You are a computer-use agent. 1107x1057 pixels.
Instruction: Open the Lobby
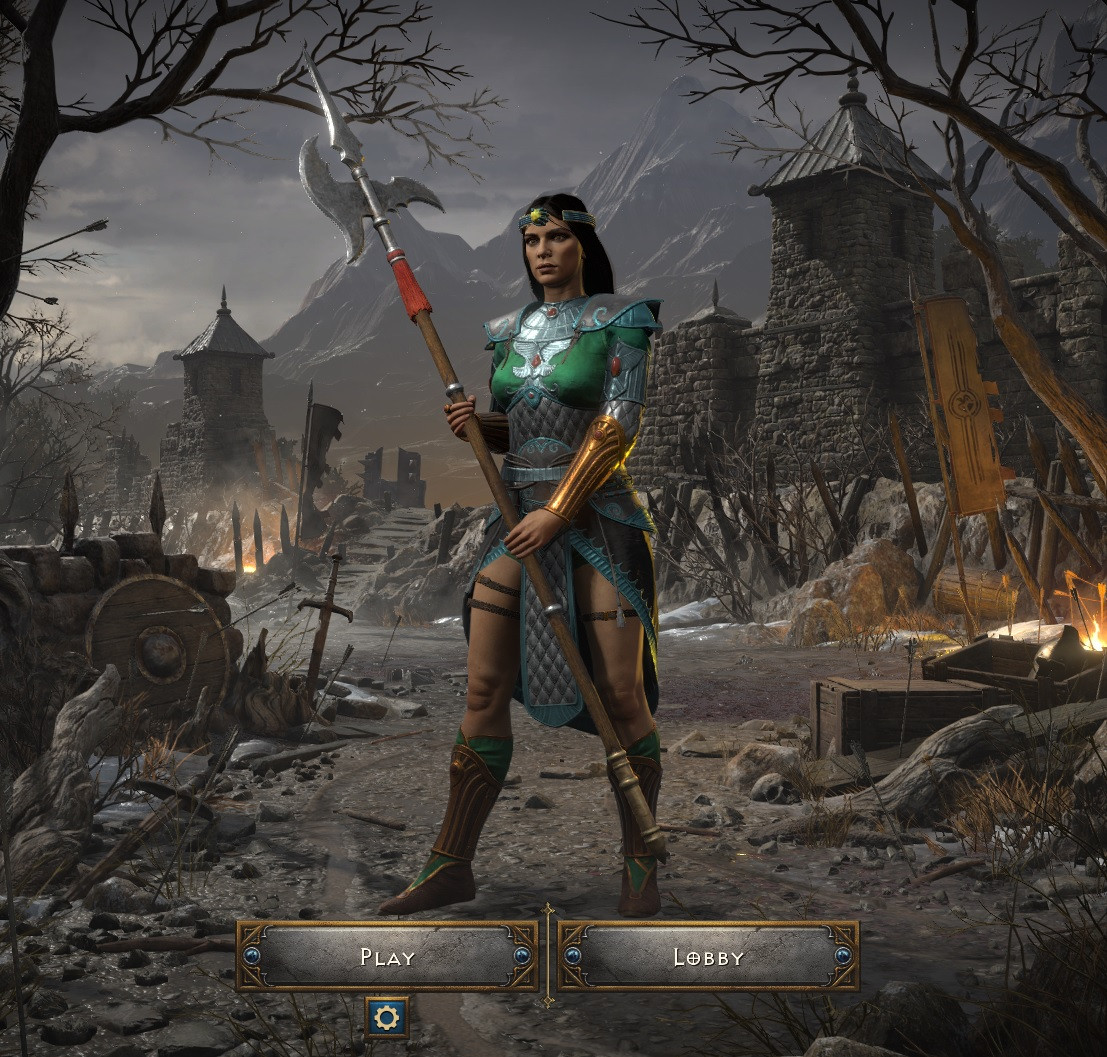[708, 957]
